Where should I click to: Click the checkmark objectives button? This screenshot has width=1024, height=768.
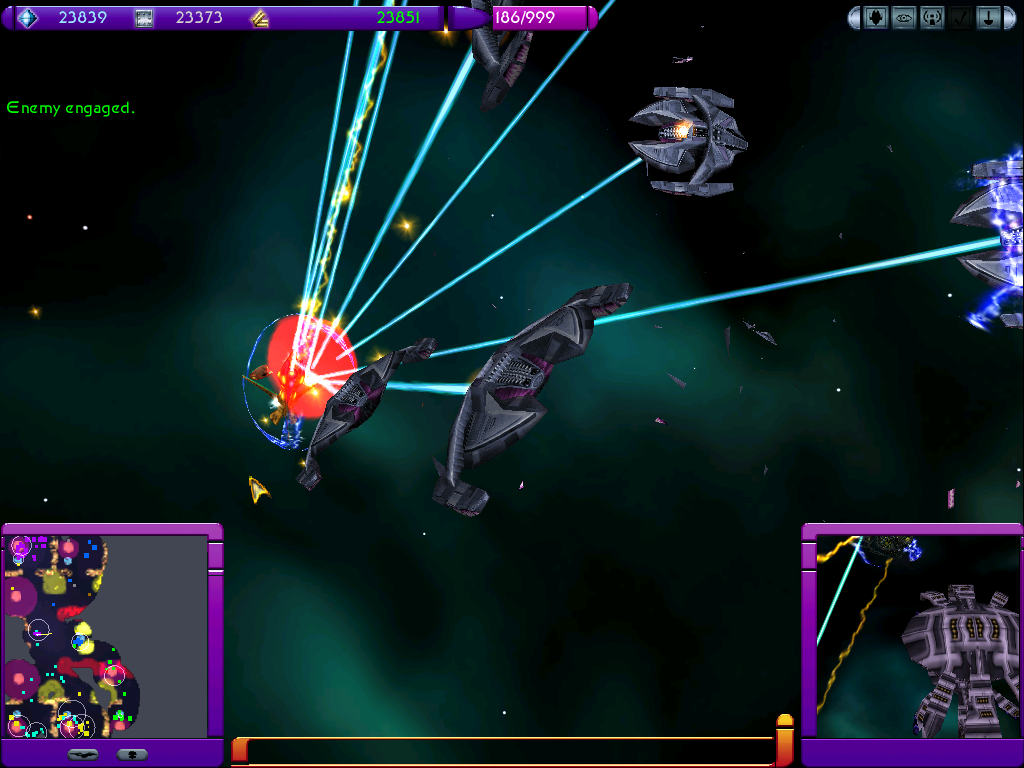pos(960,18)
